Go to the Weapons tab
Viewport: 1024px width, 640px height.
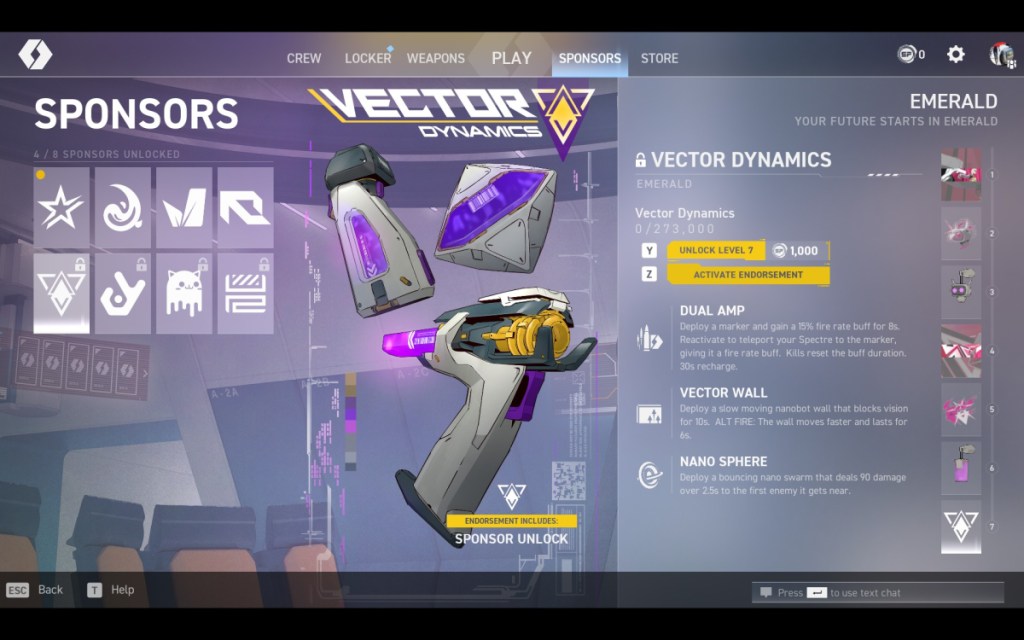[x=435, y=58]
